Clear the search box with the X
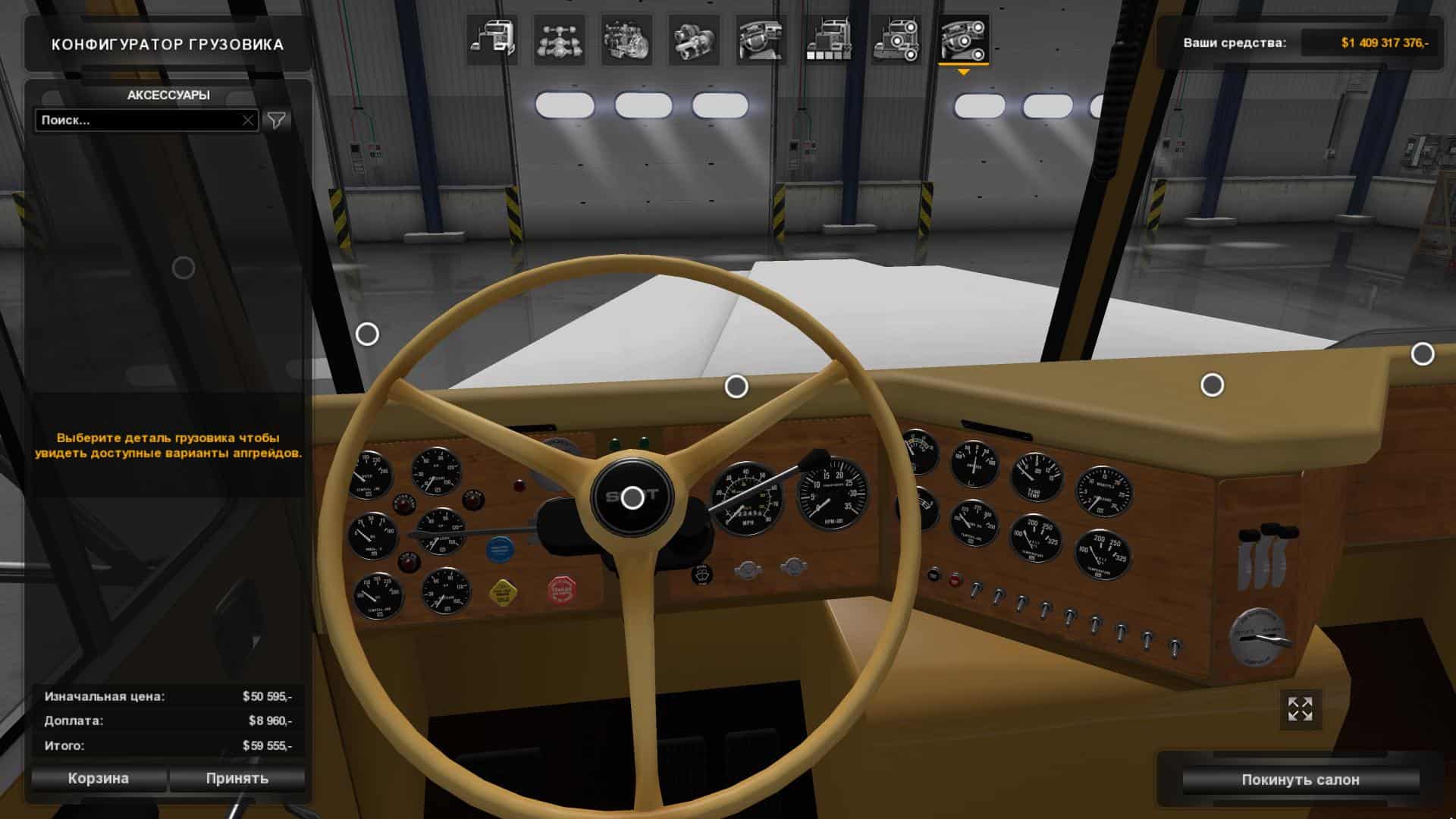Viewport: 1456px width, 819px height. pyautogui.click(x=248, y=120)
